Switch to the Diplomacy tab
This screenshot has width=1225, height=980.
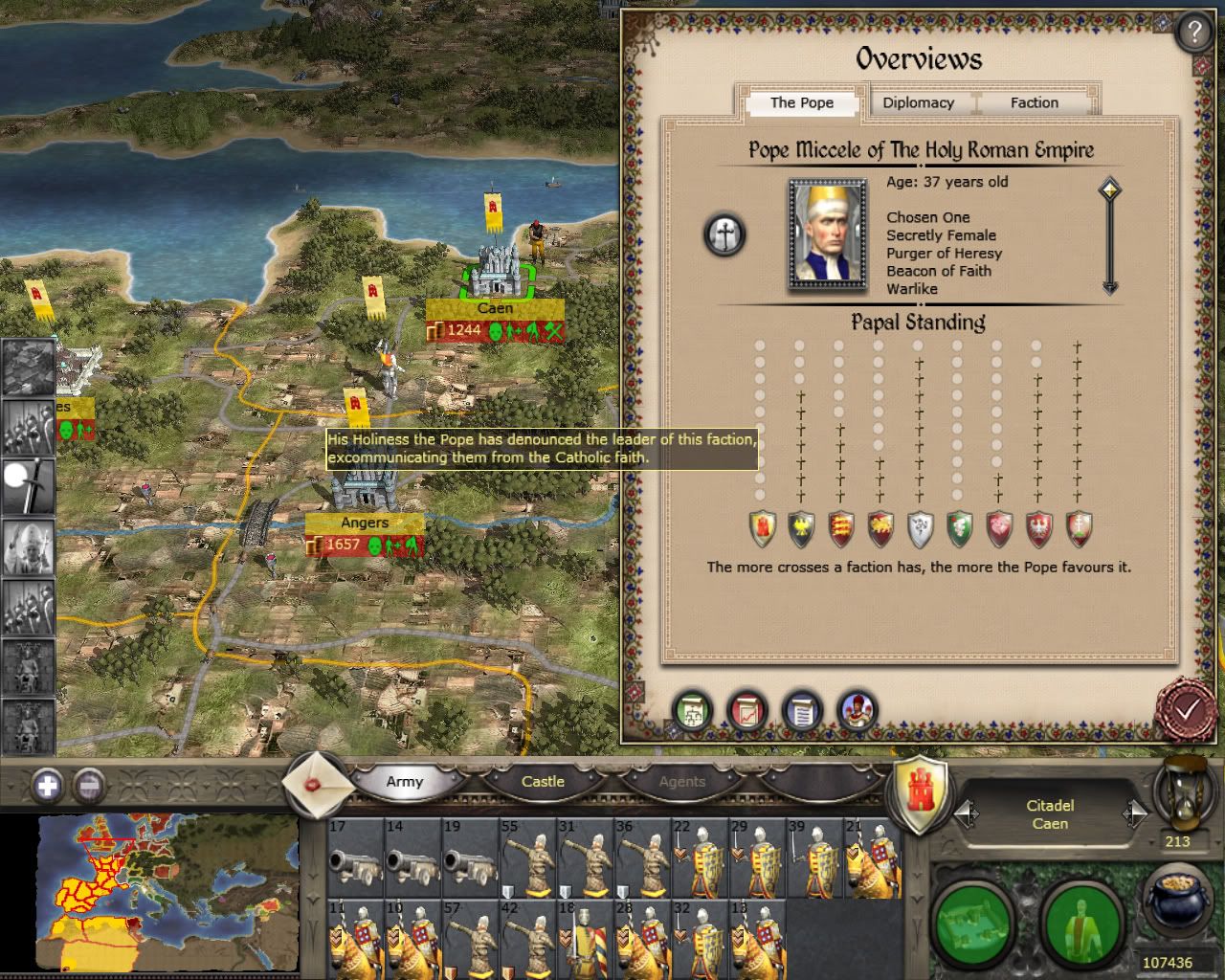(918, 102)
